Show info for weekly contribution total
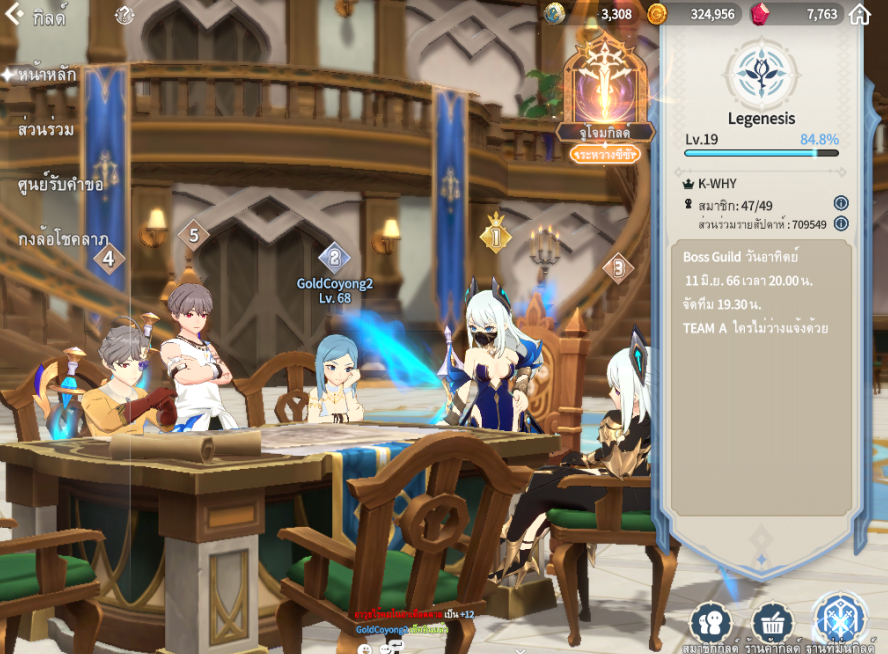The image size is (888, 654). 841,223
